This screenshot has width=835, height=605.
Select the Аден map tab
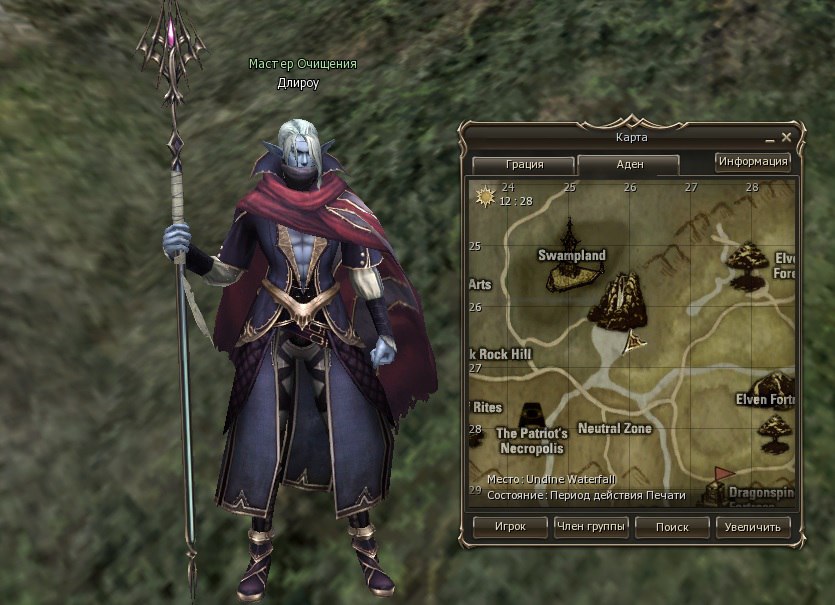629,165
